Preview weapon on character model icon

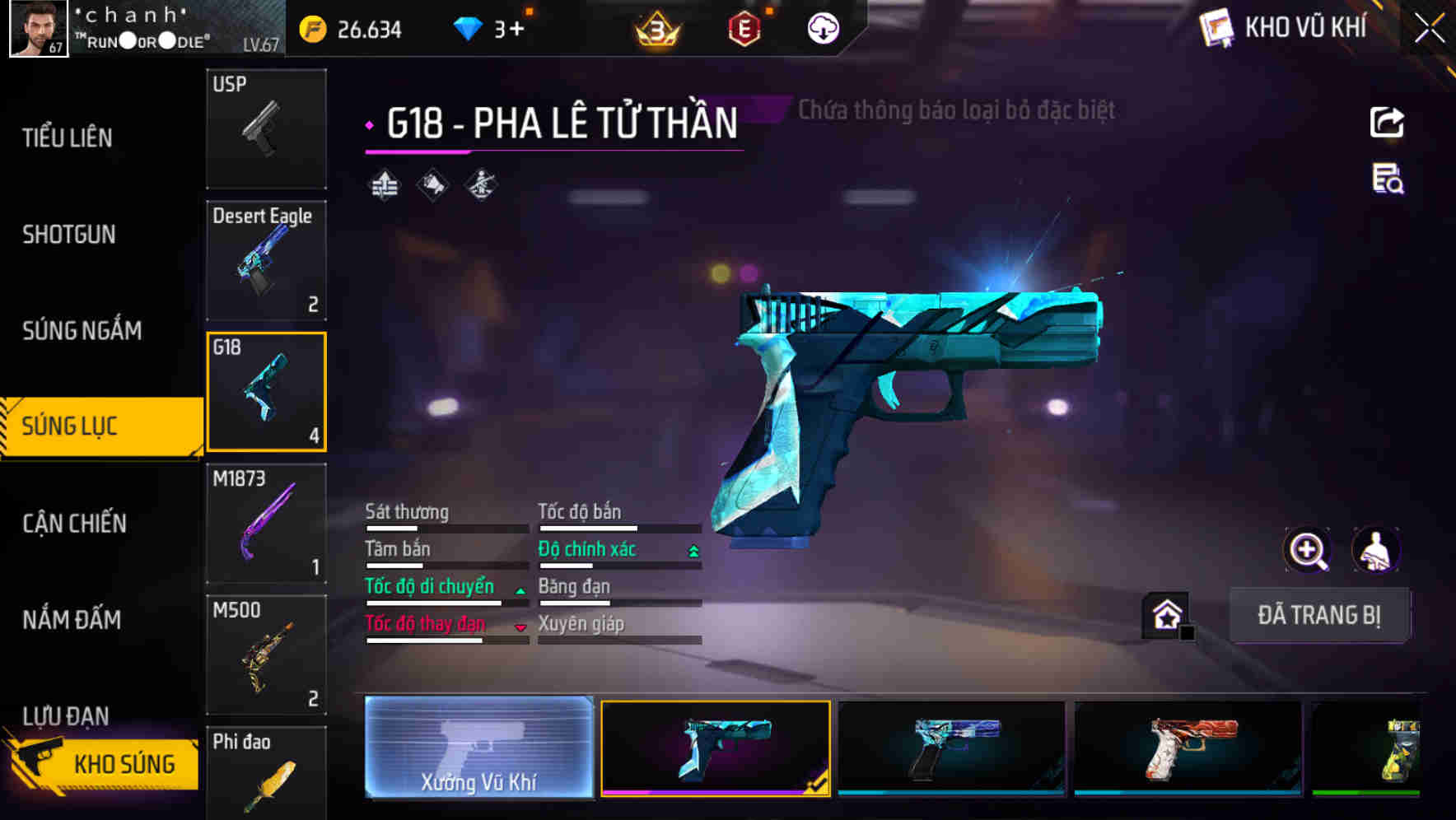click(x=1377, y=550)
